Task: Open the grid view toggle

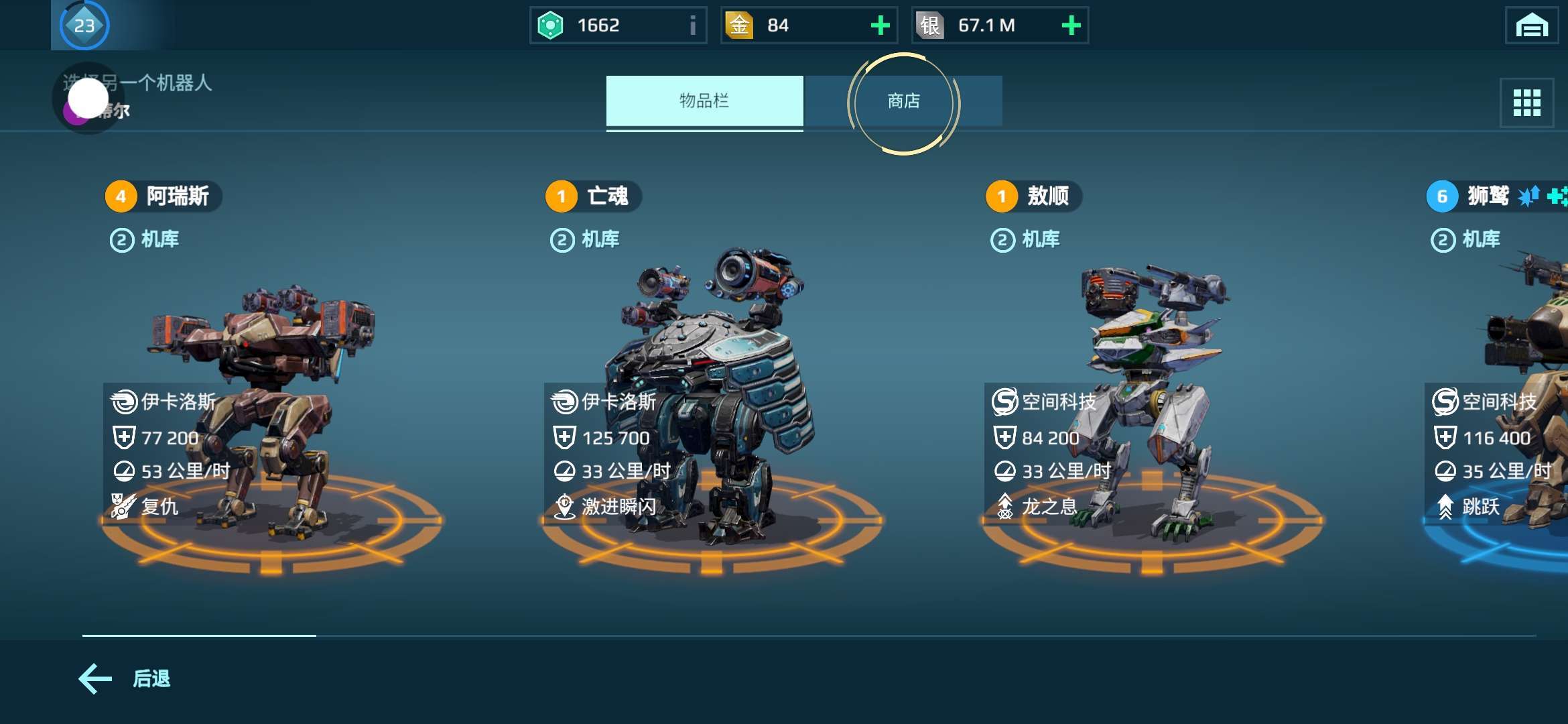Action: point(1526,103)
